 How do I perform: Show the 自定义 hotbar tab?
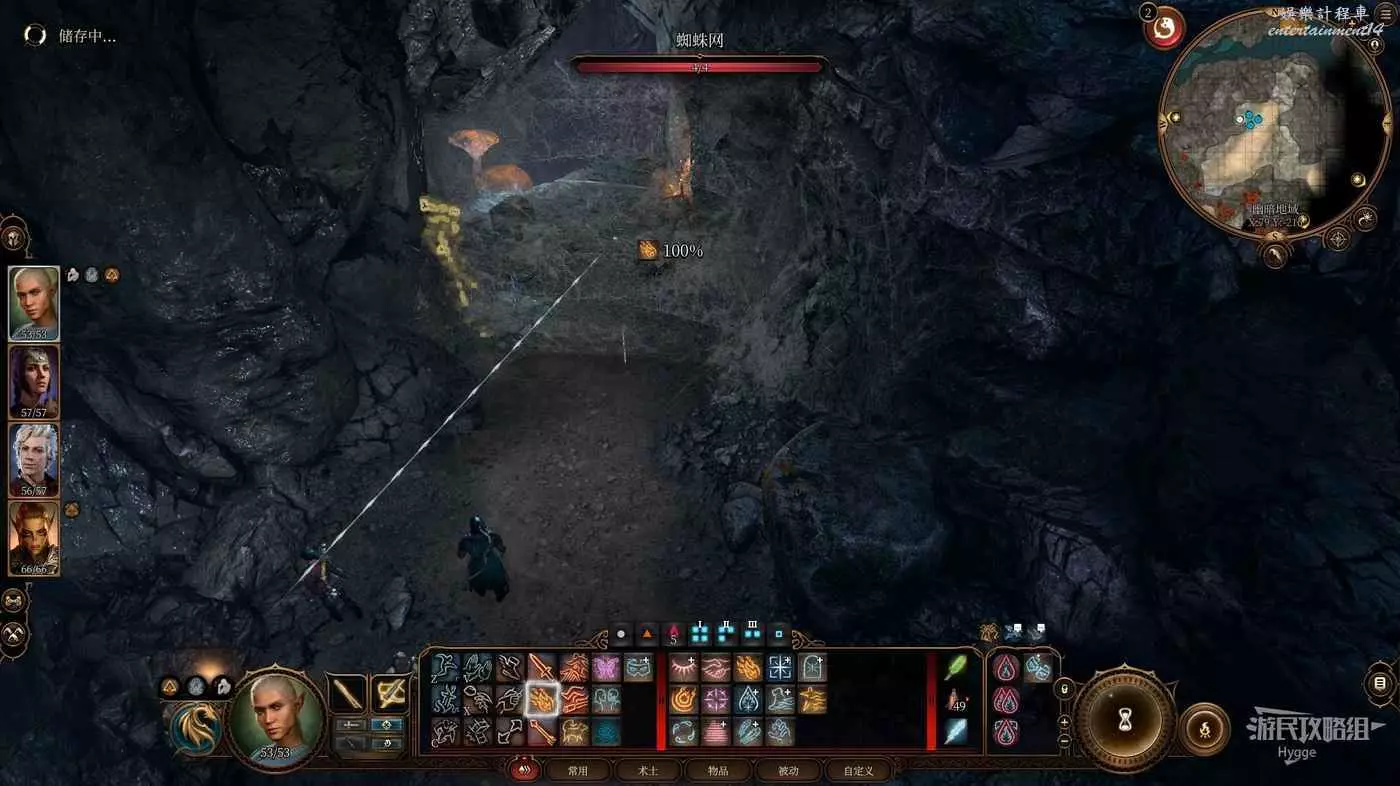858,770
